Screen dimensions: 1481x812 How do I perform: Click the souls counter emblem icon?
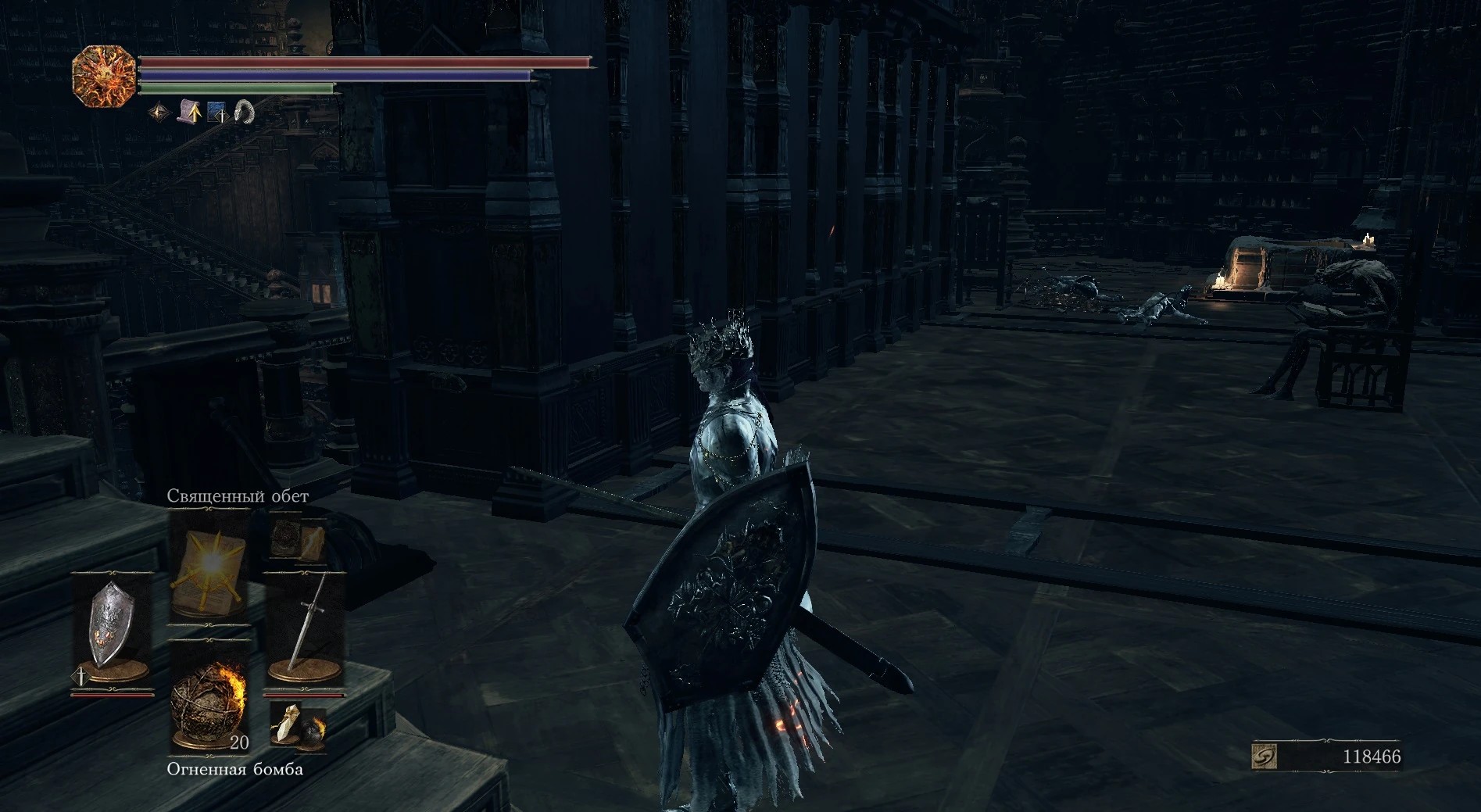tap(1264, 757)
